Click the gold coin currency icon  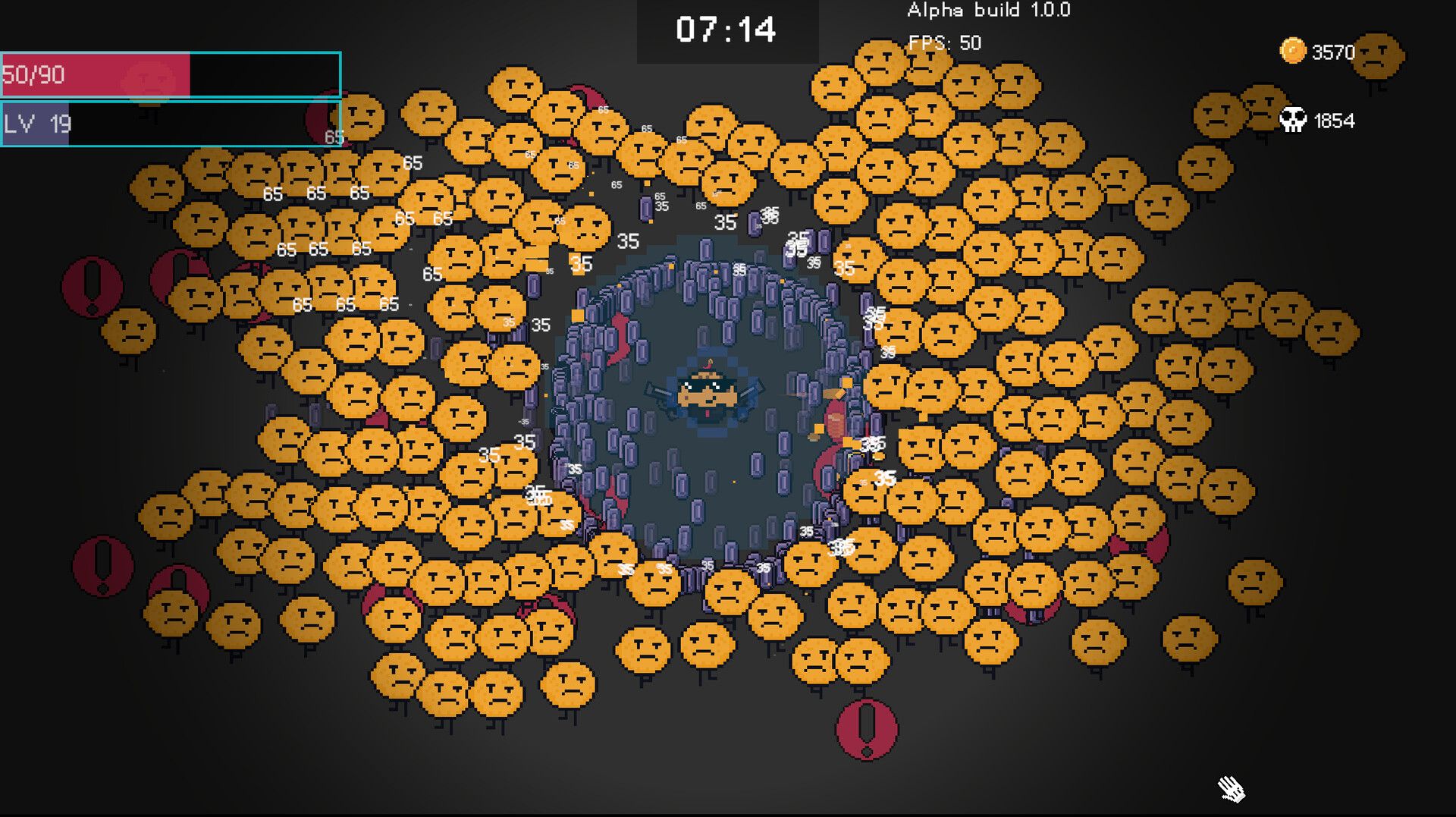click(1291, 52)
